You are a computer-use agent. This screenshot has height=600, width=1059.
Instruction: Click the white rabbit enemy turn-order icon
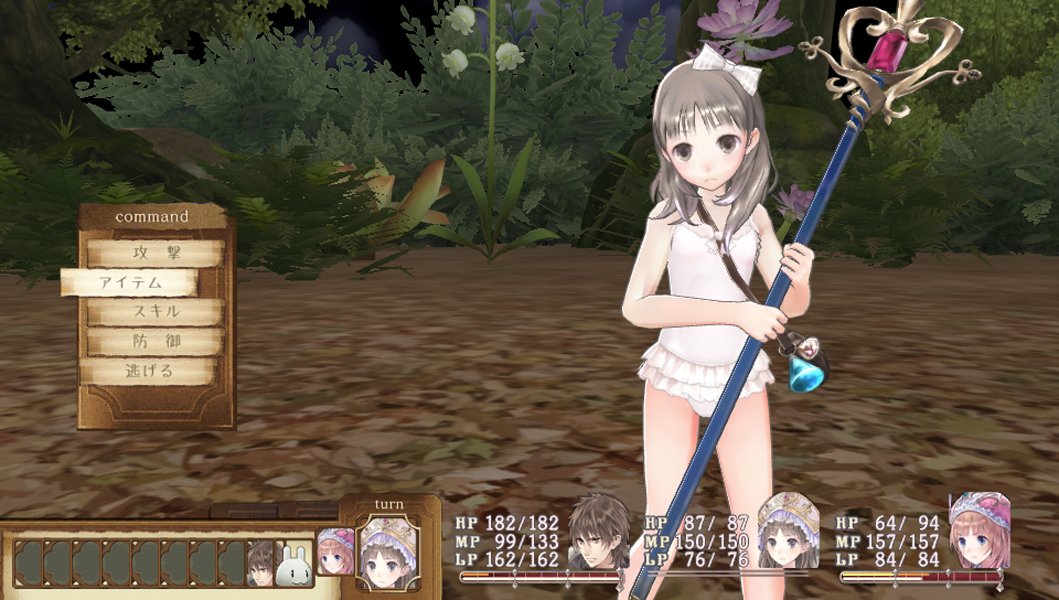293,564
